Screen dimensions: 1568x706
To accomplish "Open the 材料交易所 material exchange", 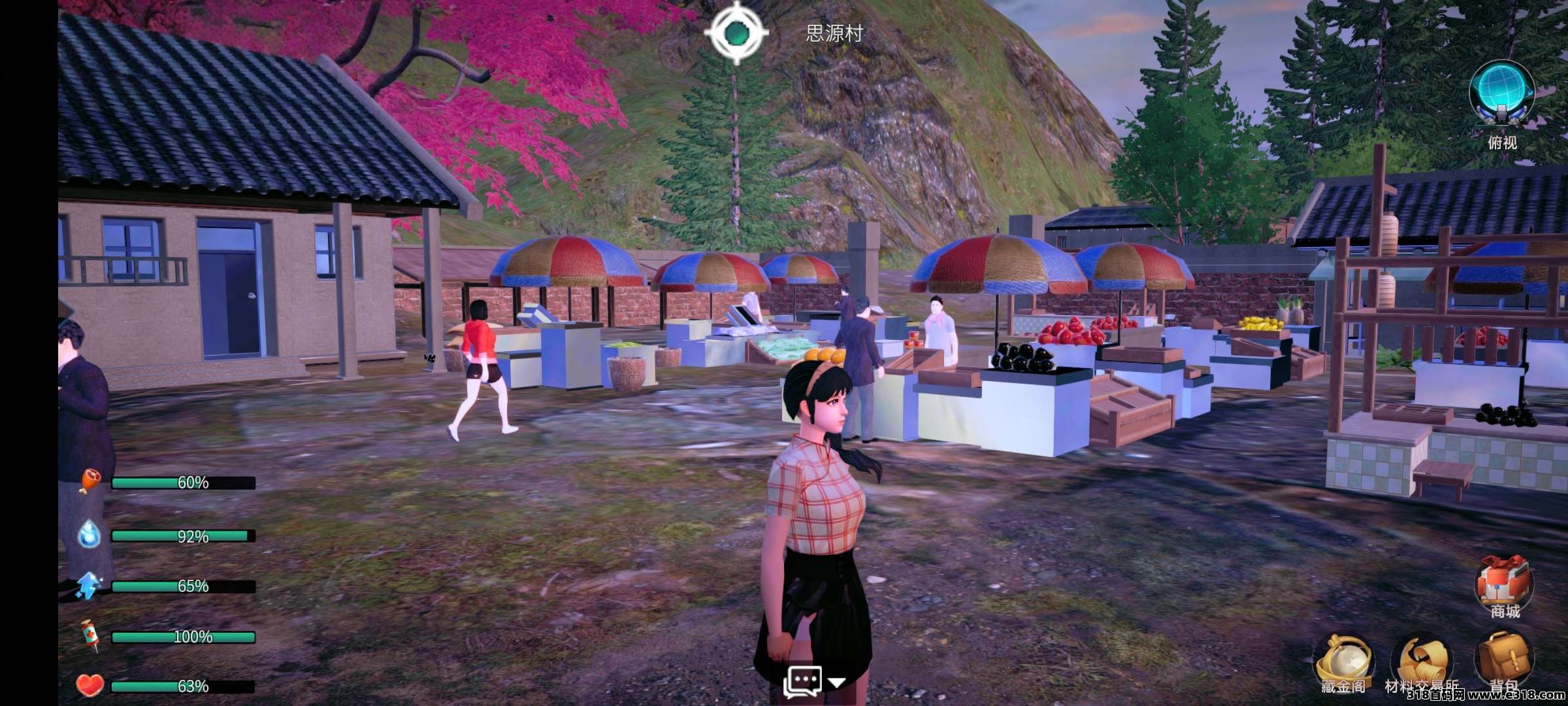I will 1422,662.
